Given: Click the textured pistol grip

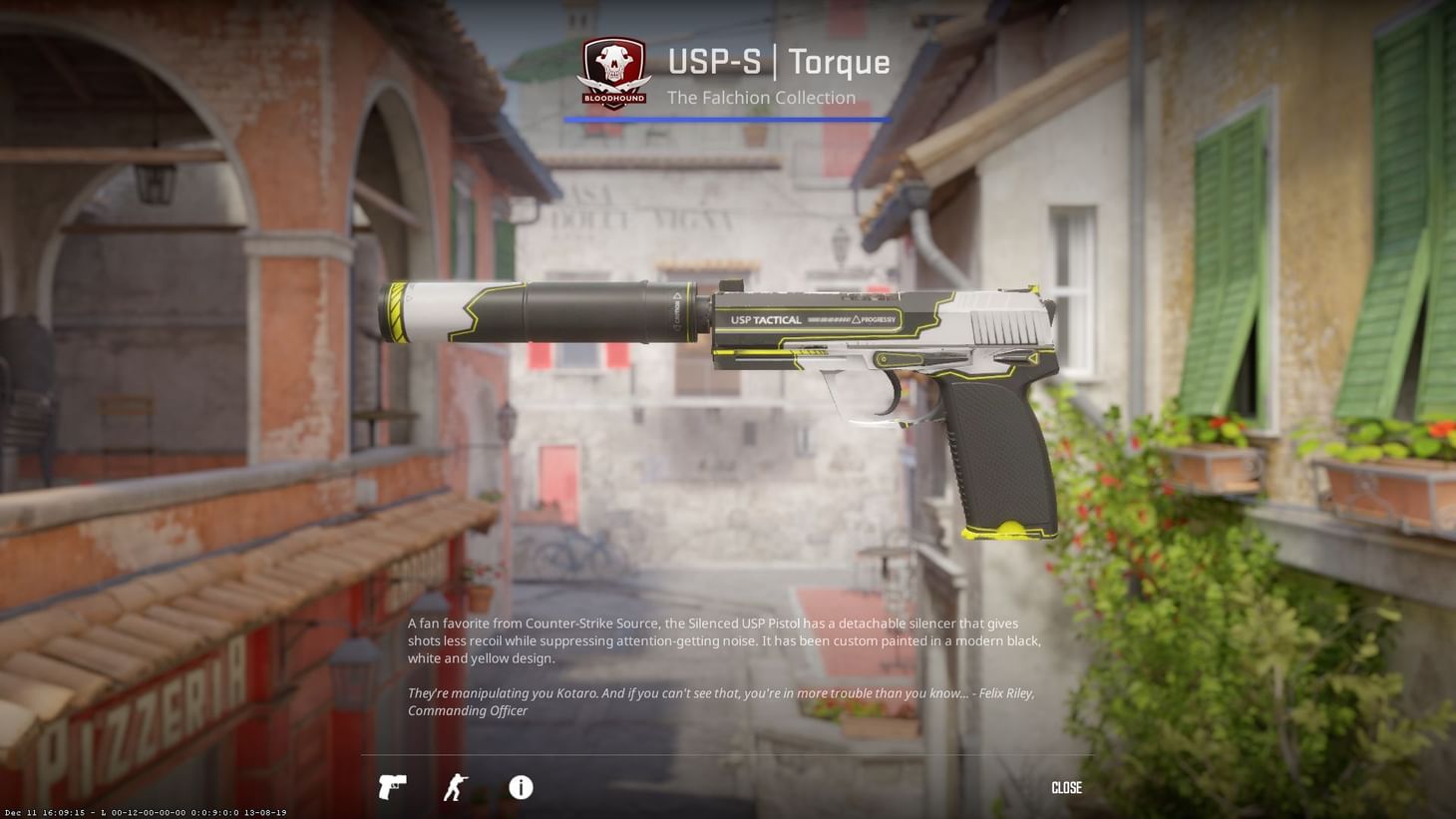Looking at the screenshot, I should click(x=997, y=449).
